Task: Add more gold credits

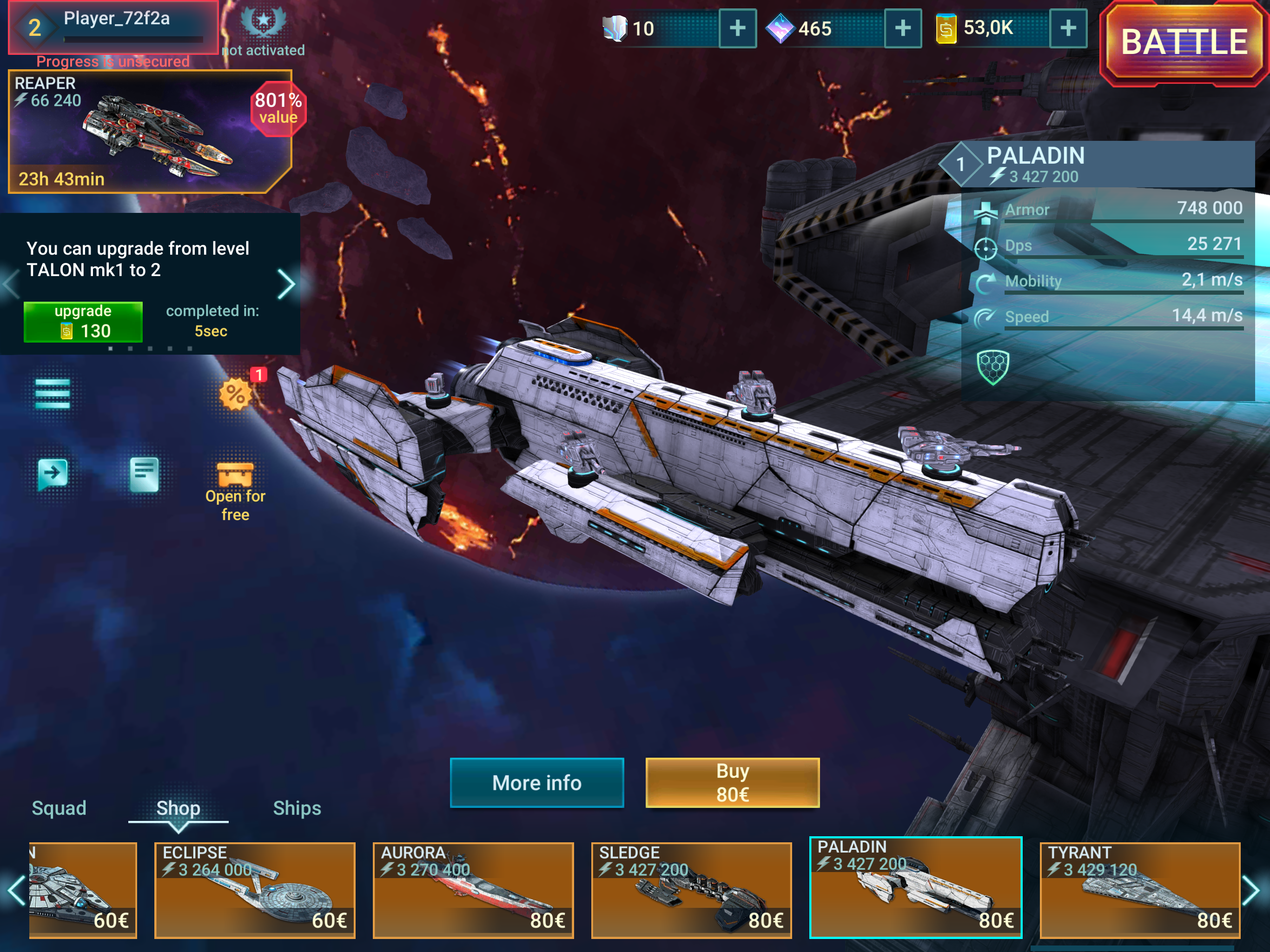Action: click(x=1068, y=28)
